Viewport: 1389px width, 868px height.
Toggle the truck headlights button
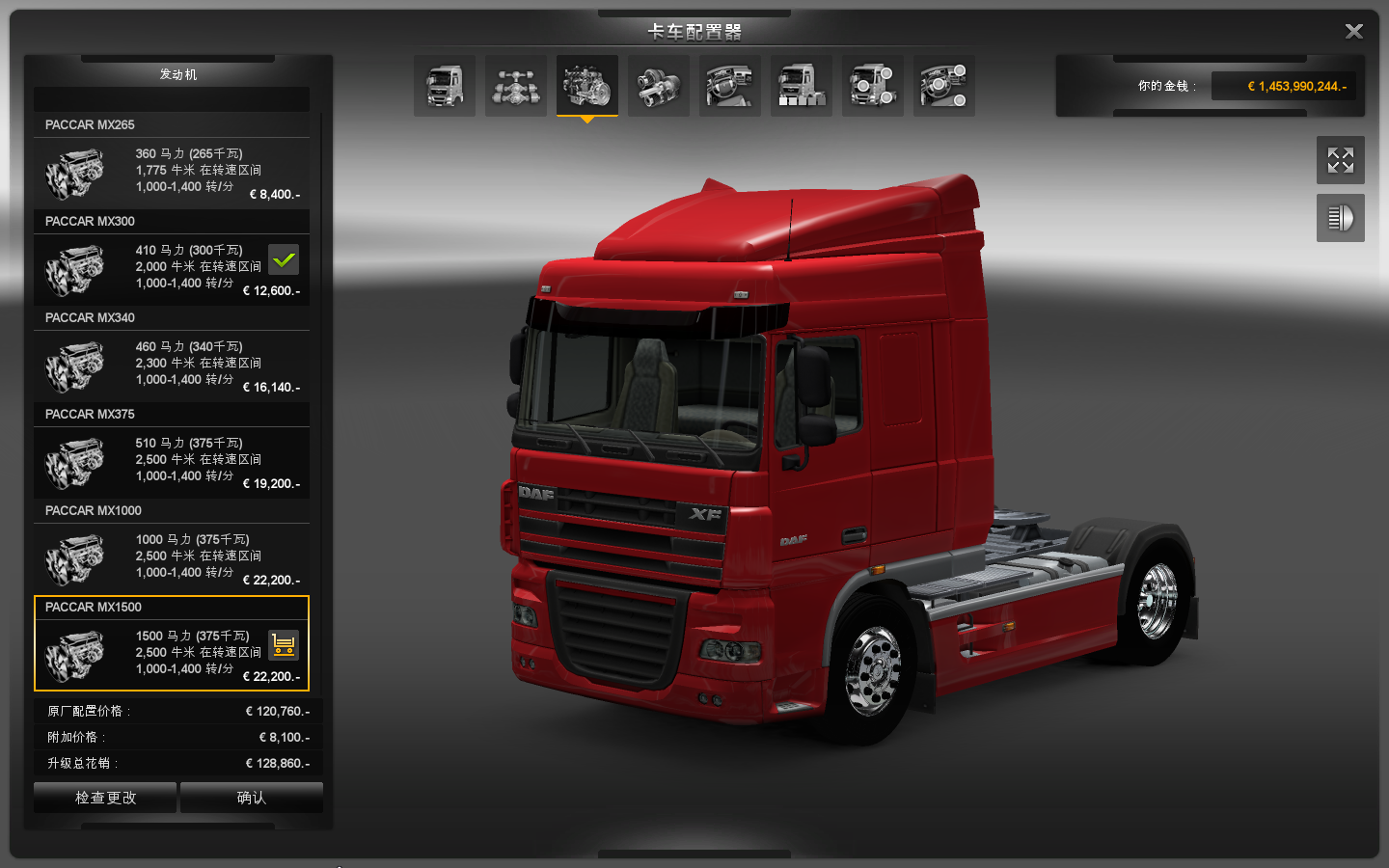pyautogui.click(x=1340, y=218)
